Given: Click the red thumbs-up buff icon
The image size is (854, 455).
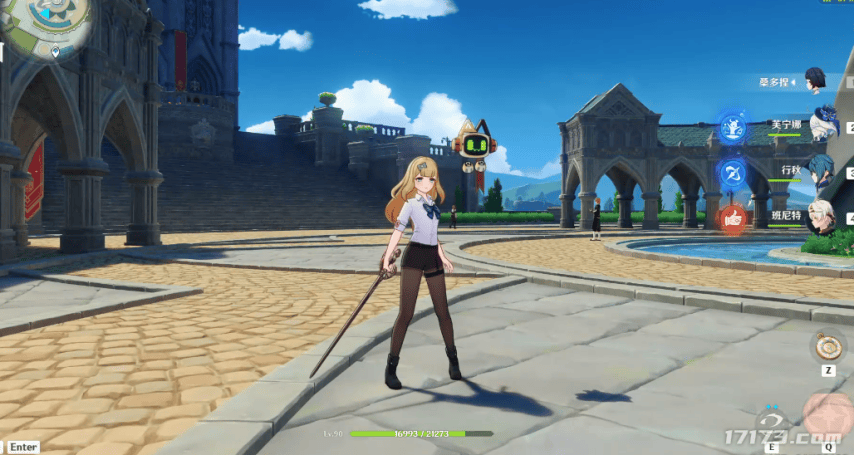Looking at the screenshot, I should pyautogui.click(x=733, y=218).
